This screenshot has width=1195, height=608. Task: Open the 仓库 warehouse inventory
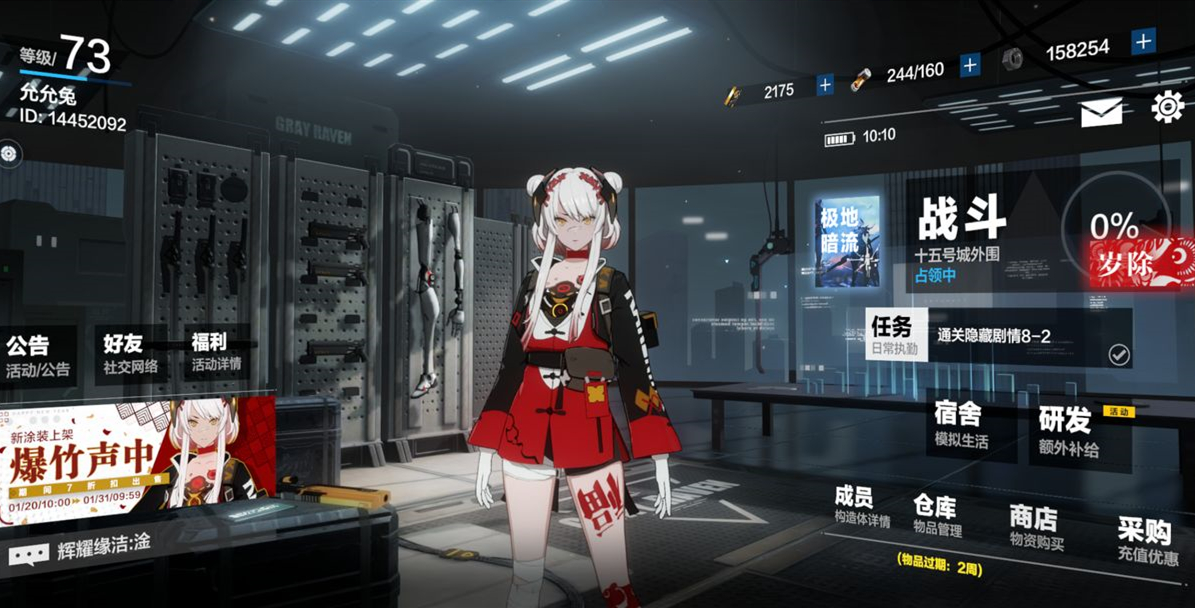(935, 513)
